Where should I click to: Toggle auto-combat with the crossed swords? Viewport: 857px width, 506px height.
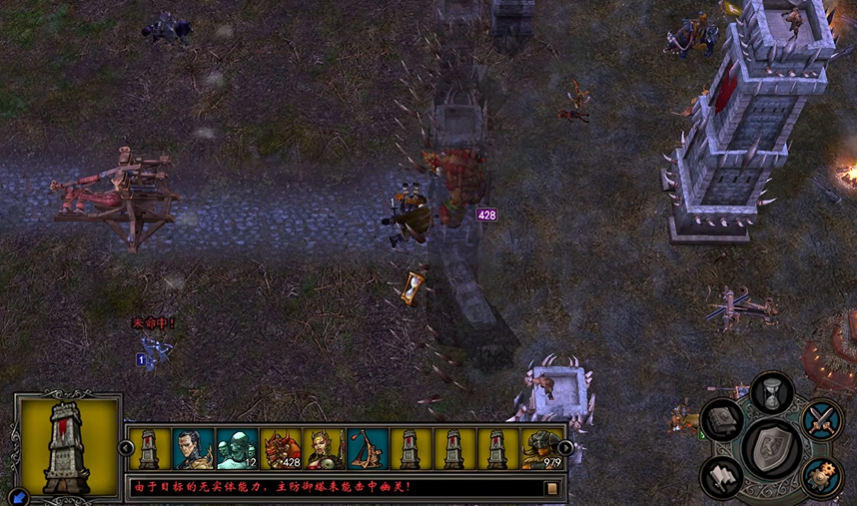(x=821, y=419)
